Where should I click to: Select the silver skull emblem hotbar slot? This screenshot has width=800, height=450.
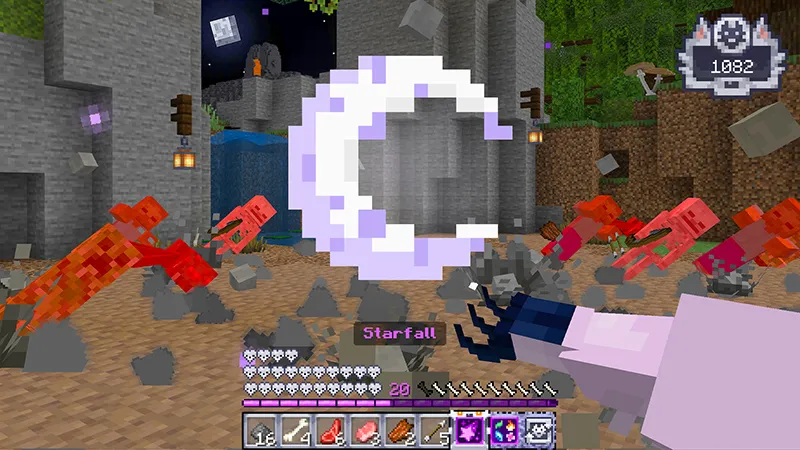click(539, 431)
